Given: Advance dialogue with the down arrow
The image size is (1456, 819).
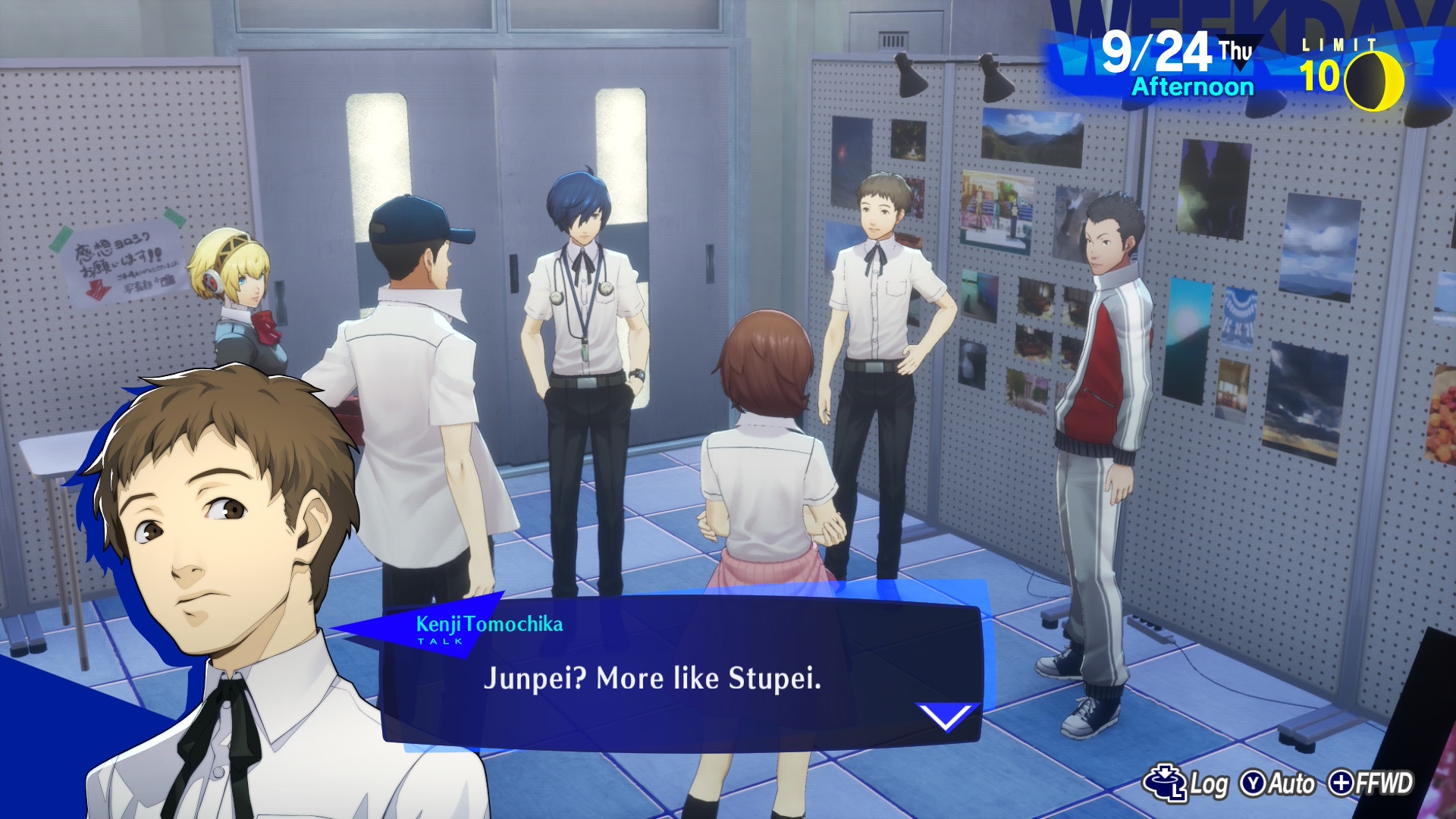Looking at the screenshot, I should (946, 716).
